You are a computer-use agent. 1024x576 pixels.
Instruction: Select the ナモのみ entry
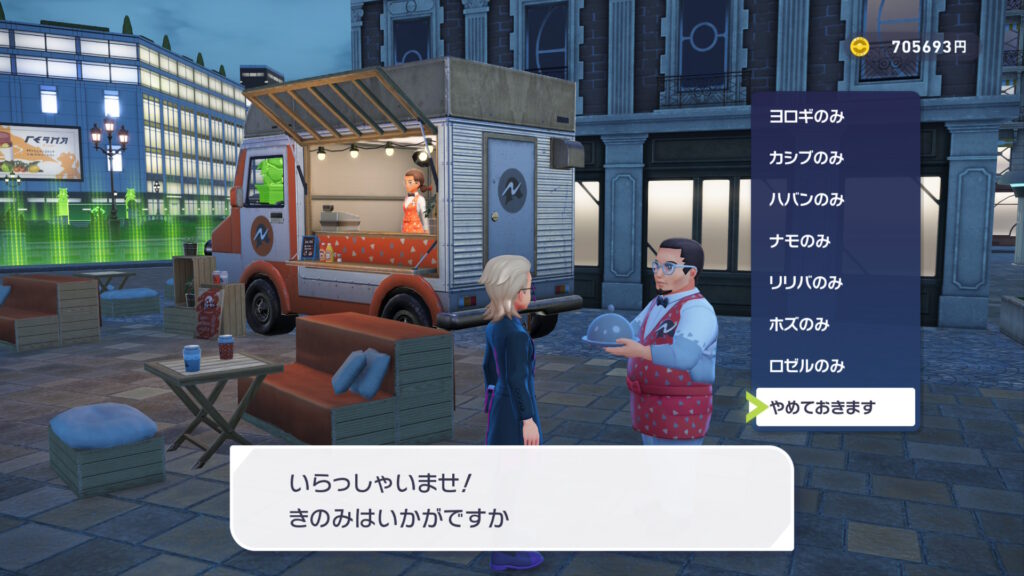pyautogui.click(x=835, y=241)
